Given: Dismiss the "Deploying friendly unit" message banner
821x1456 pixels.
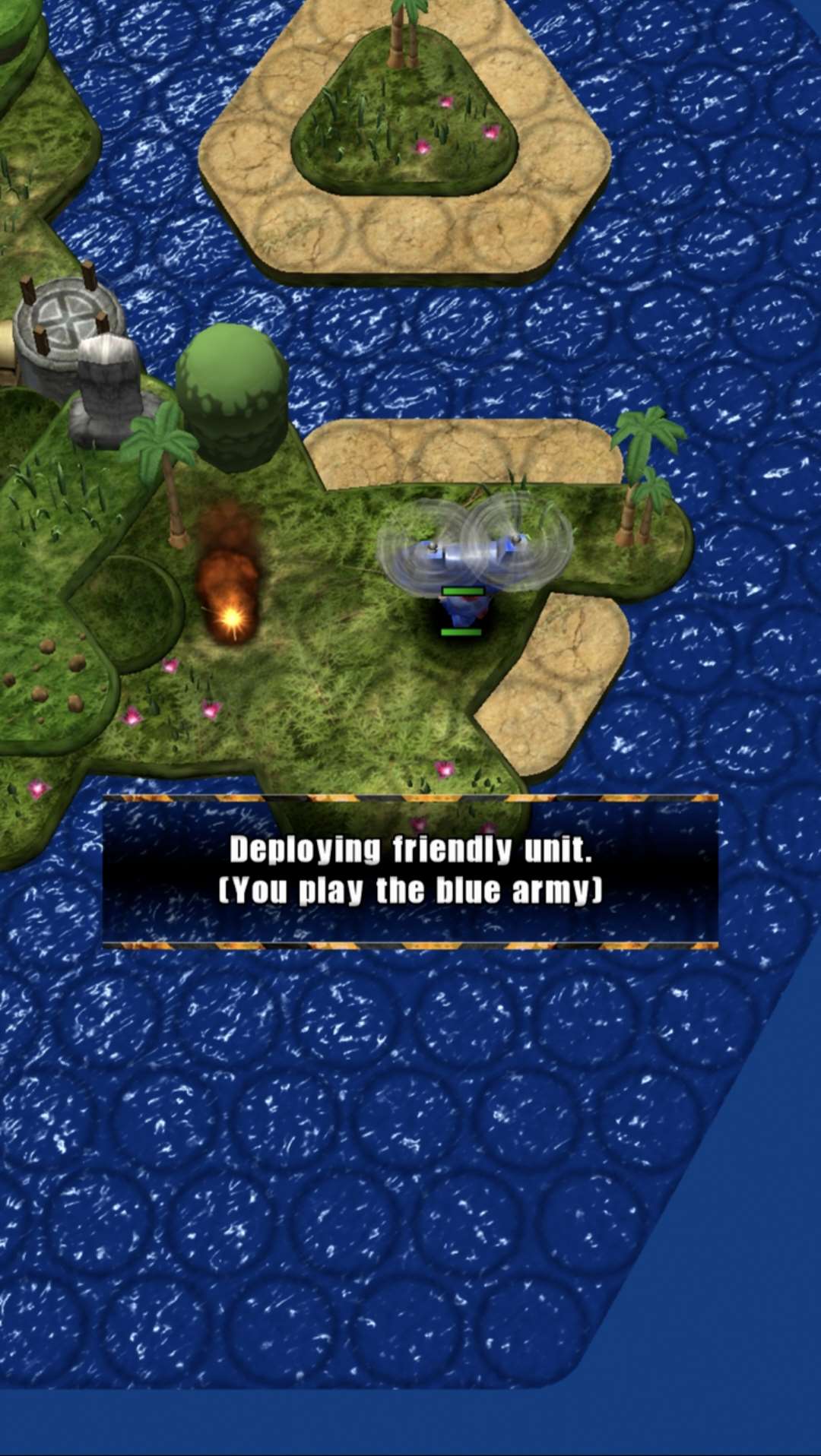Looking at the screenshot, I should (x=410, y=871).
